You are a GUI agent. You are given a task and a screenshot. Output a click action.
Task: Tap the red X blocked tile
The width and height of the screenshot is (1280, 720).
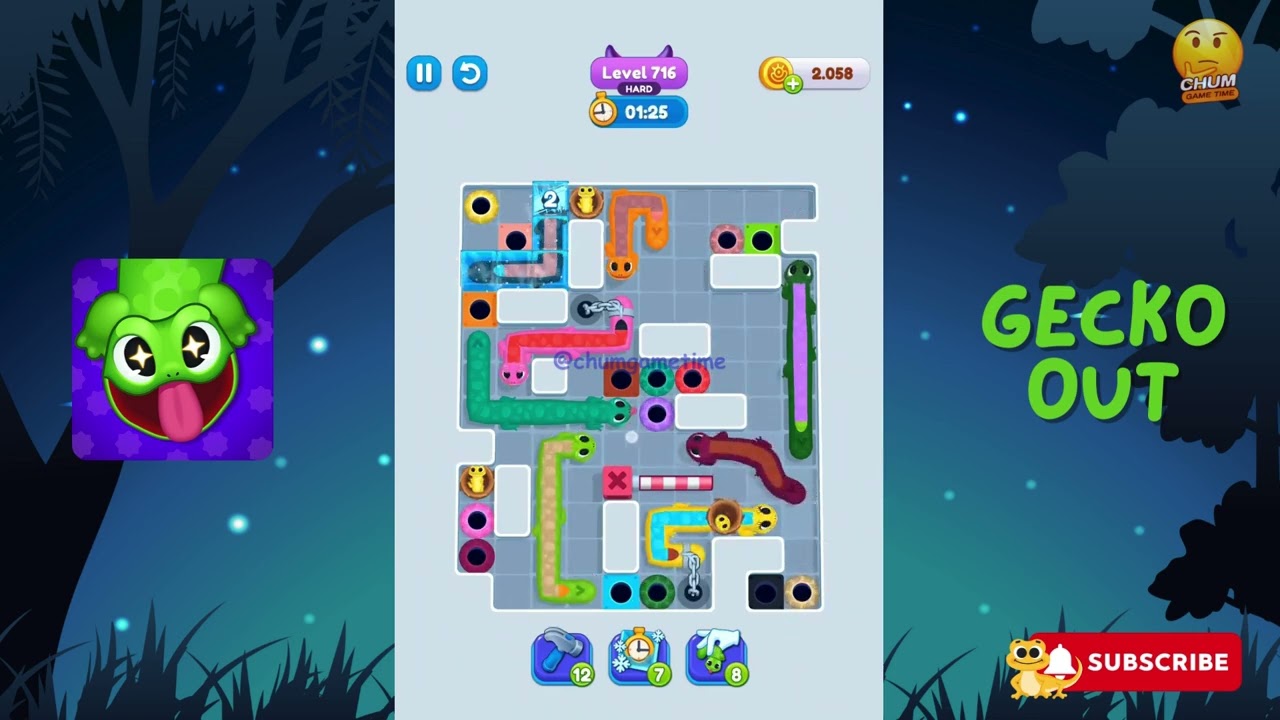click(x=617, y=481)
